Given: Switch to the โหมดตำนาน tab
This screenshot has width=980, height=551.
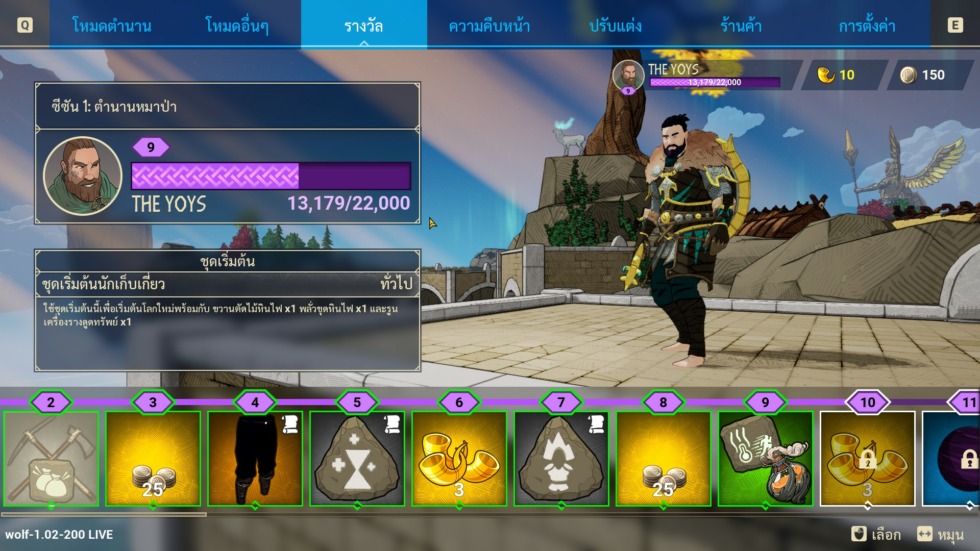Looking at the screenshot, I should [x=112, y=25].
